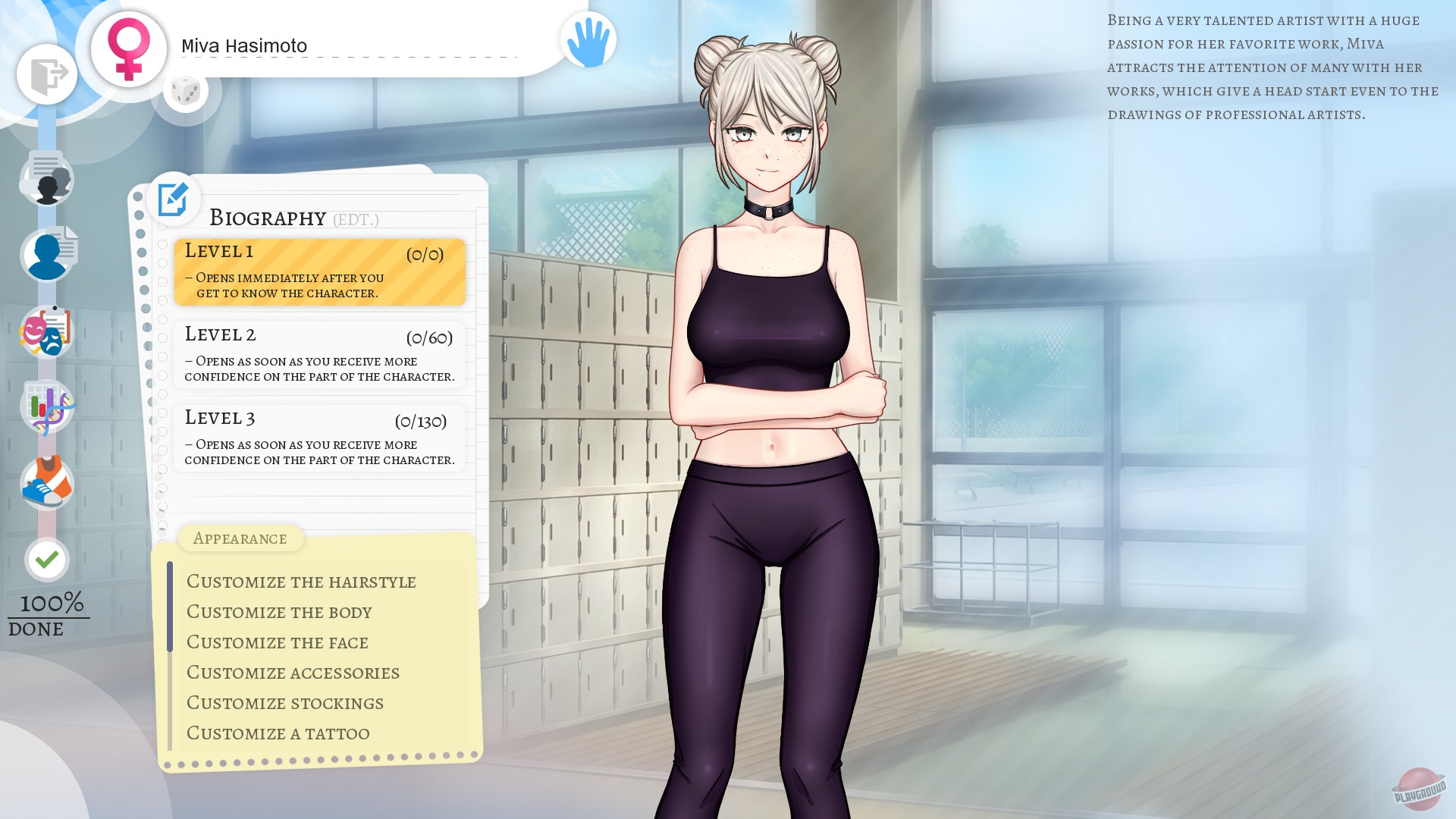
Task: Click the stats chart and DNA icon
Action: (47, 406)
